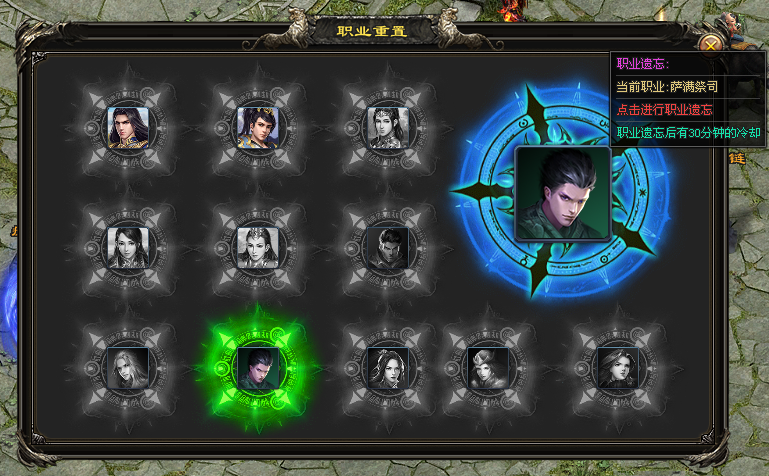Image resolution: width=769 pixels, height=476 pixels.
Task: Choose the colored portrait with the topknot and gold crown
Action: click(x=258, y=126)
